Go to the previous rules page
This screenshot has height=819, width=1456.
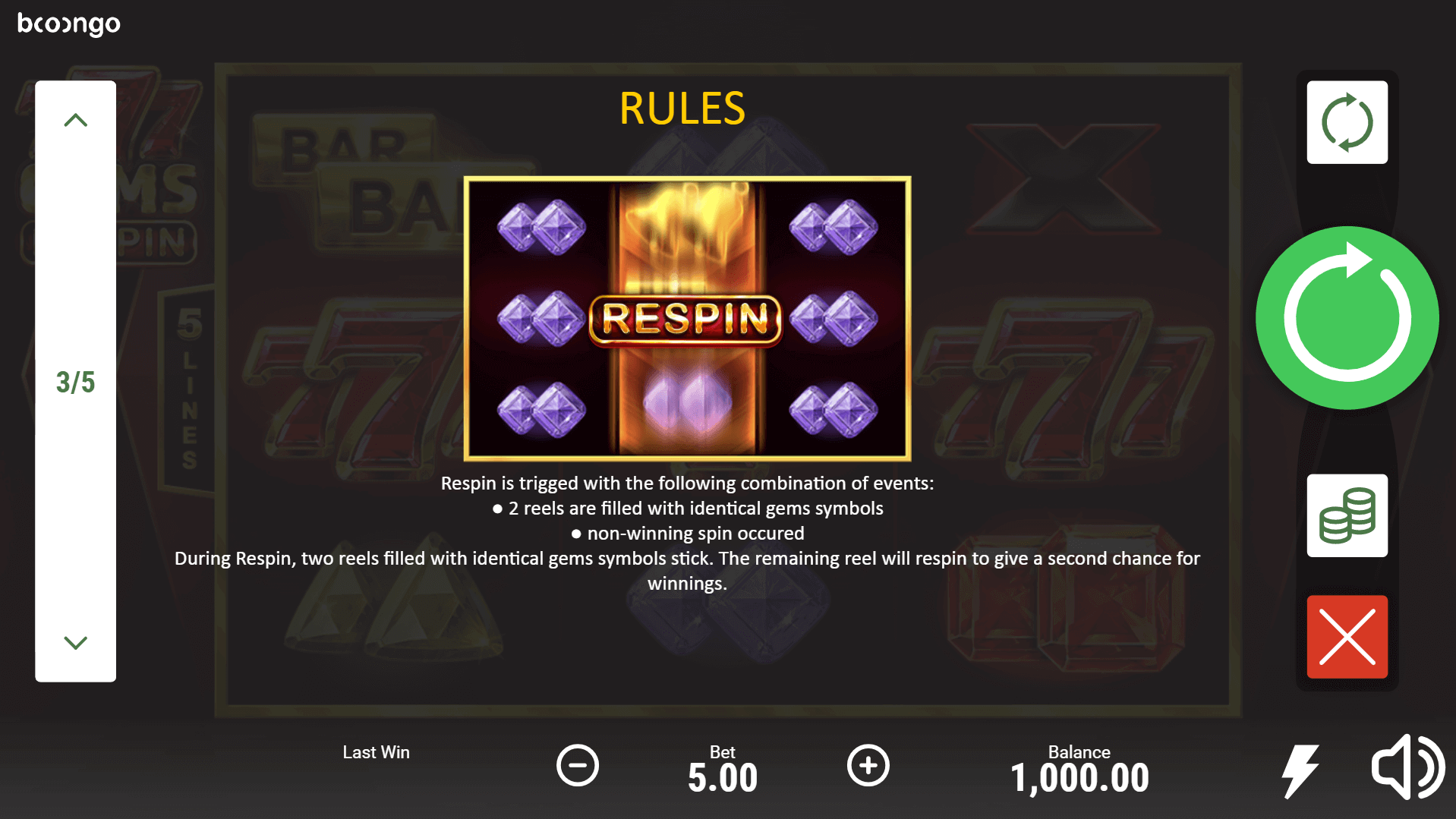(x=75, y=121)
